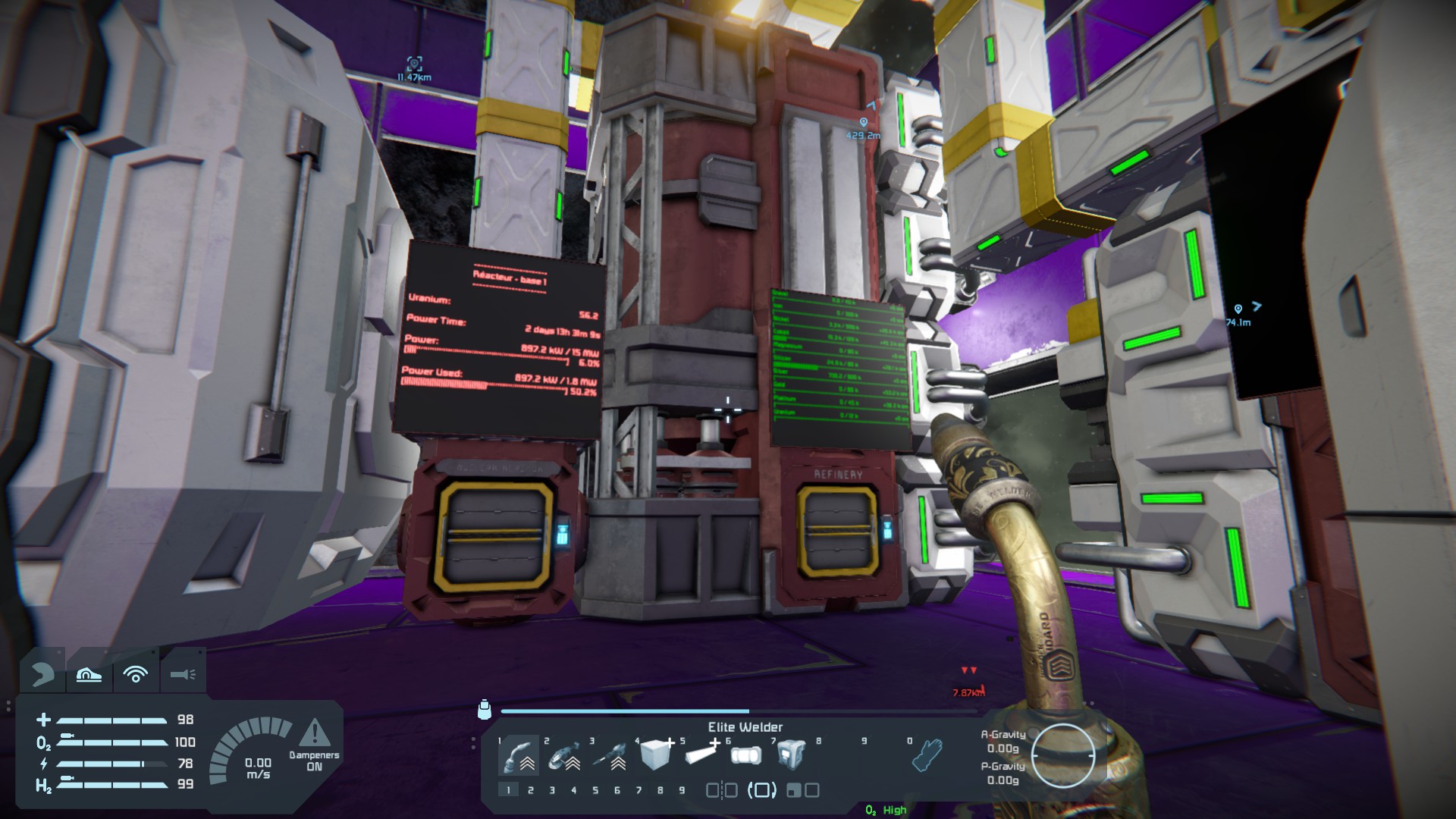Click the block size two-squares icon
This screenshot has width=1456, height=819.
tap(802, 790)
